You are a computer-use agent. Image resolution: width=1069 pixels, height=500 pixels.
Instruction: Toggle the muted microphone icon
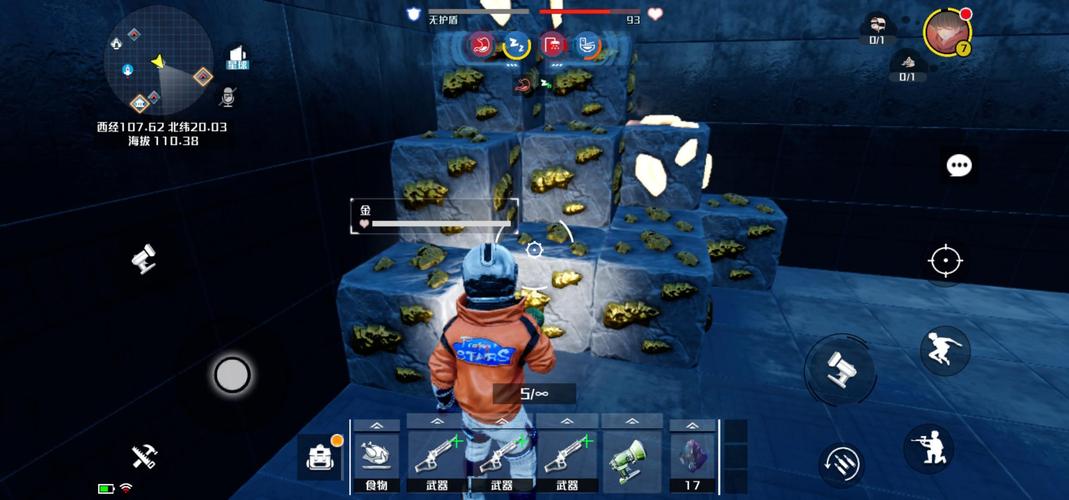point(229,97)
